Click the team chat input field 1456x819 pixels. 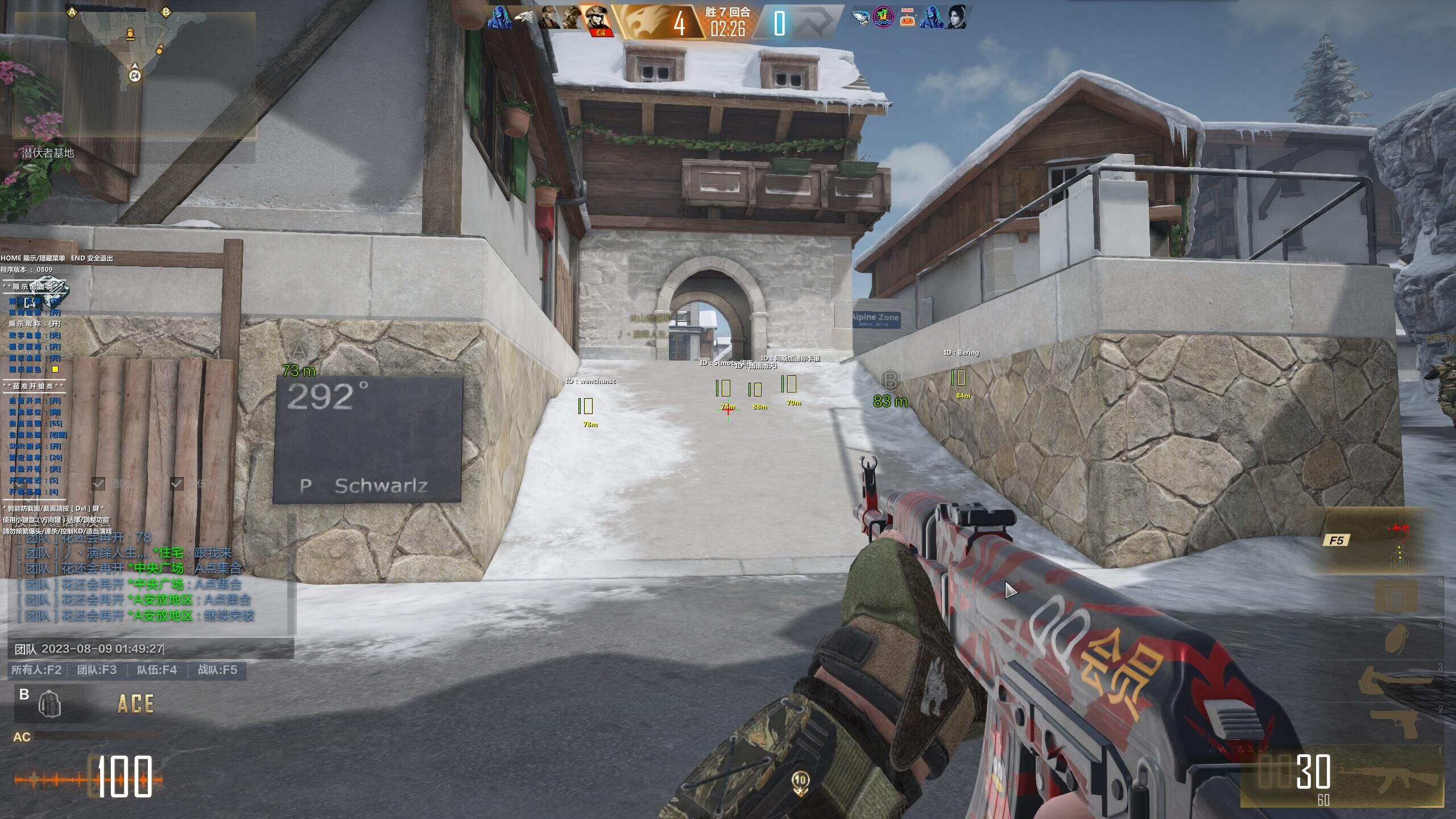(x=151, y=648)
